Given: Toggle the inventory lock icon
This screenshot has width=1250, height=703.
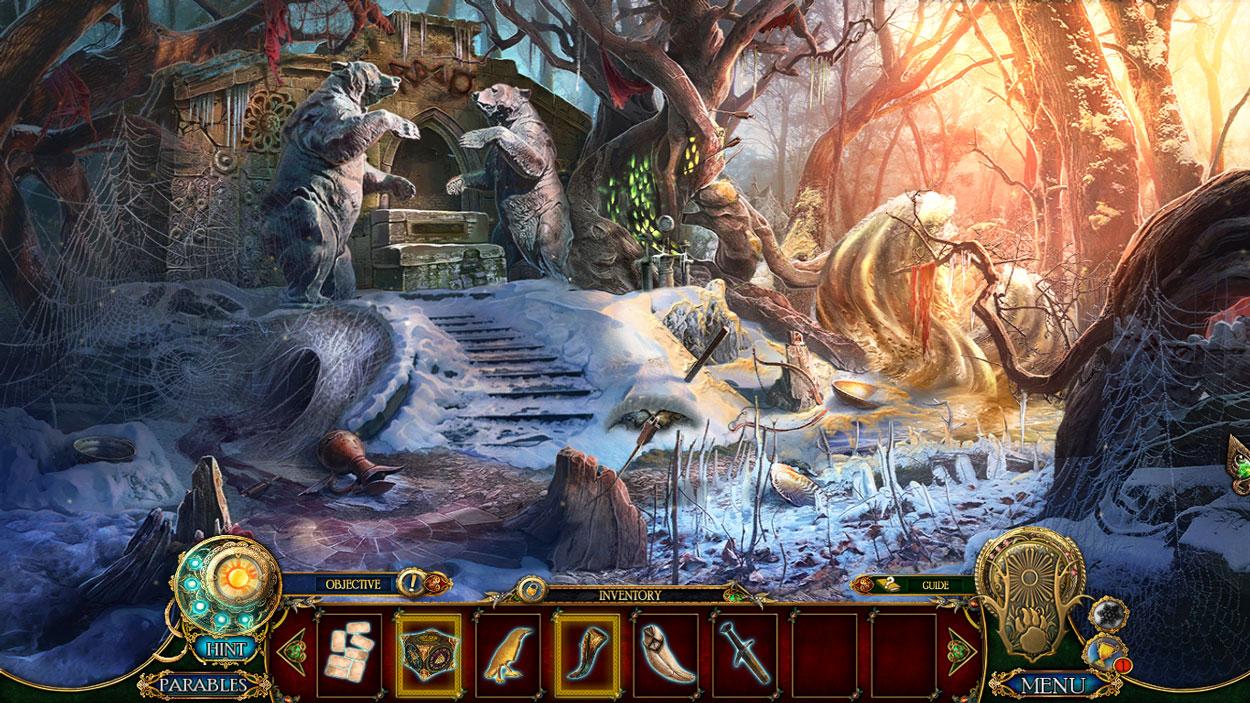Looking at the screenshot, I should point(530,590).
